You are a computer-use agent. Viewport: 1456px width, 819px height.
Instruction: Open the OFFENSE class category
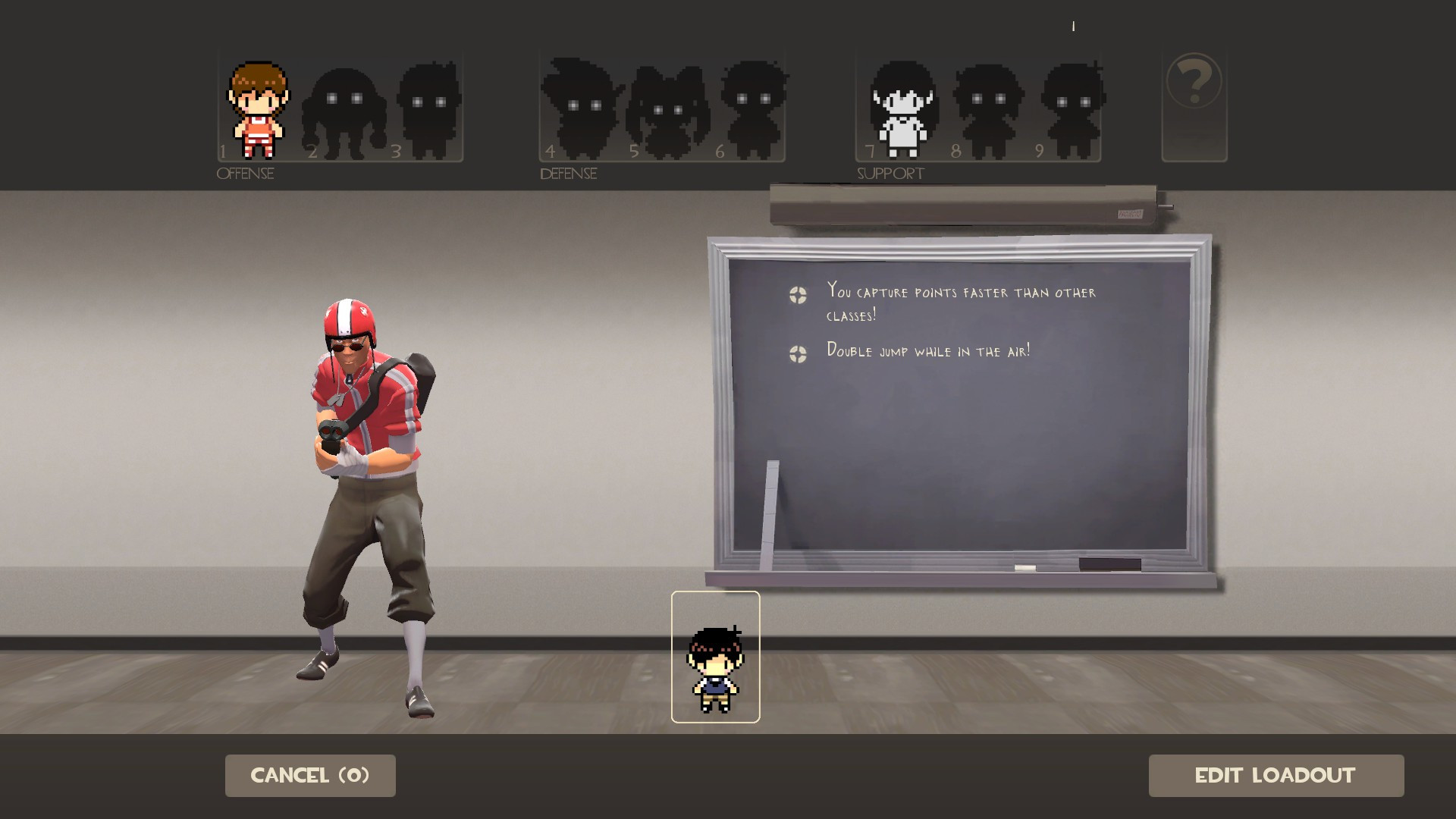coord(244,174)
